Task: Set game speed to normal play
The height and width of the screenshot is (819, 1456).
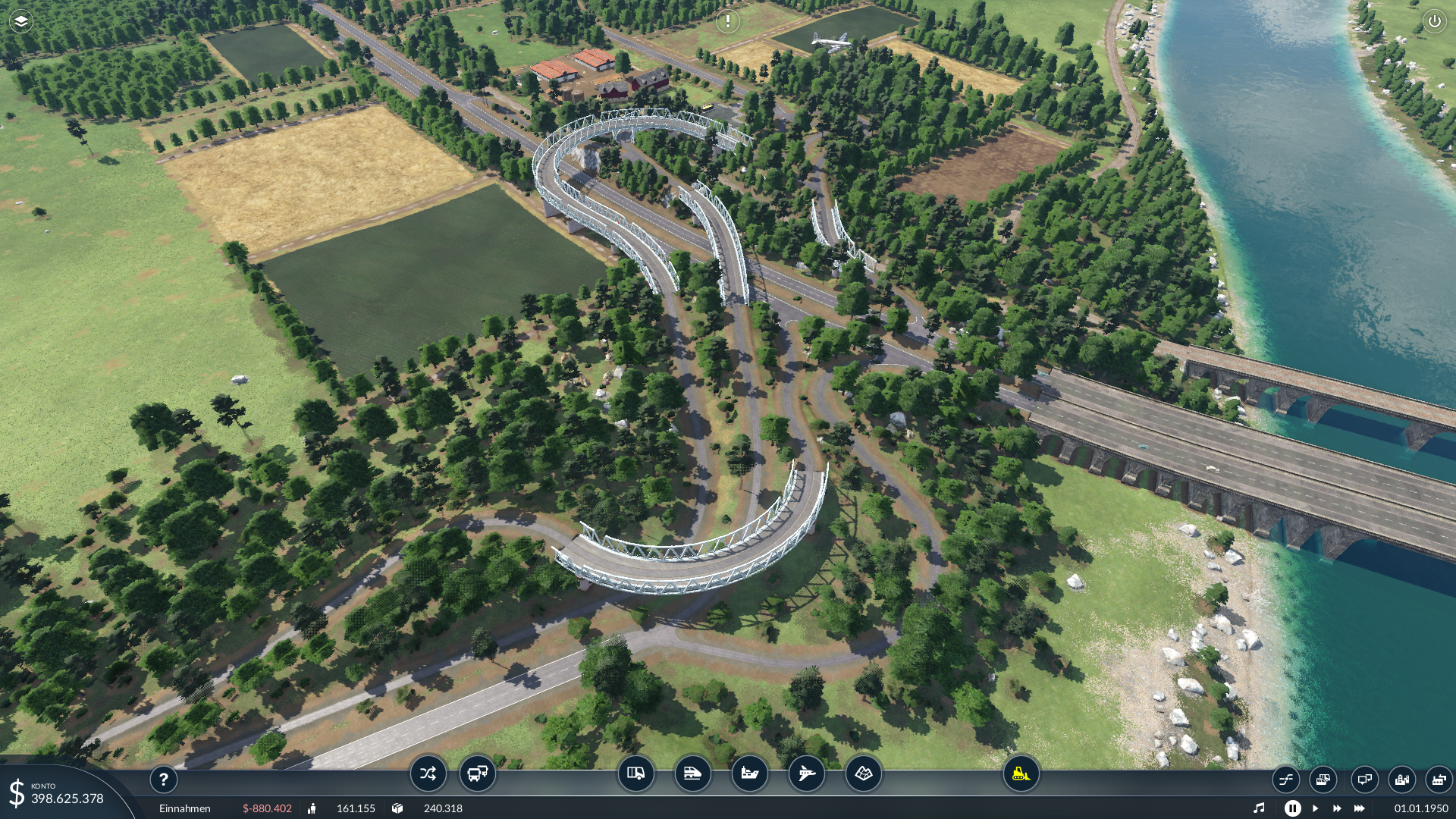Action: pyautogui.click(x=1315, y=808)
